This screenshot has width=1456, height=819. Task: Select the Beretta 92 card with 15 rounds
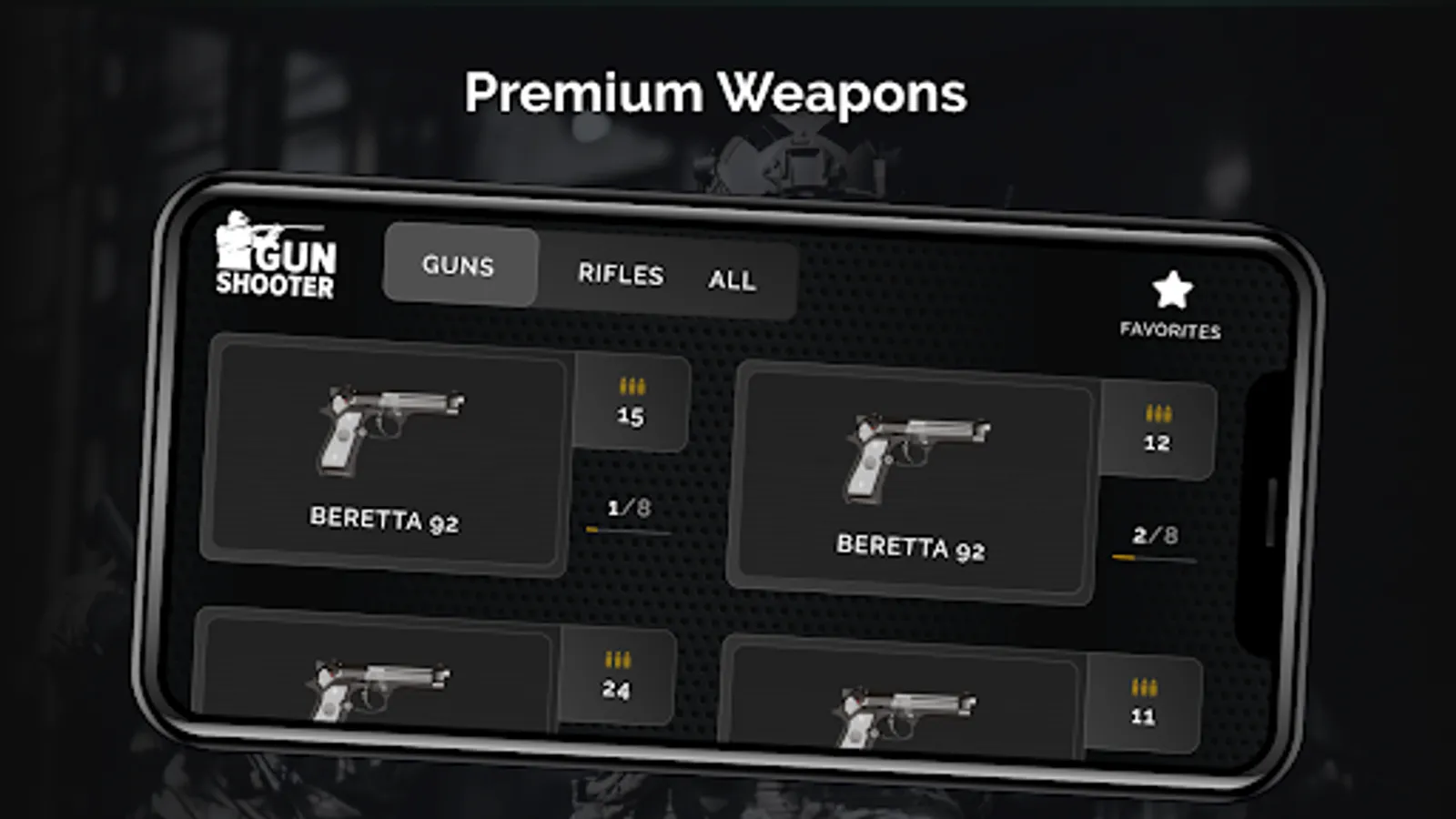tap(388, 455)
